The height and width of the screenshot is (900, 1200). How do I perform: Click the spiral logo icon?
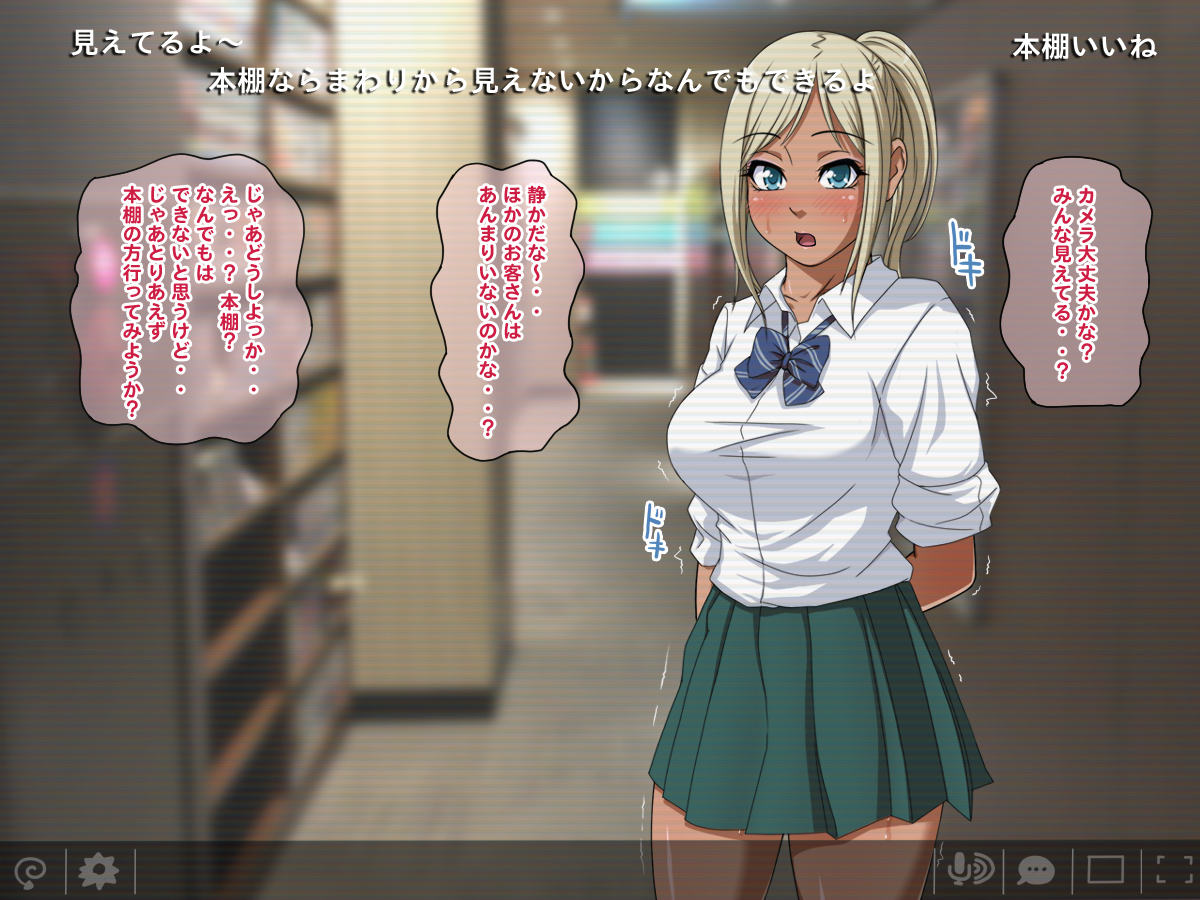tap(30, 871)
